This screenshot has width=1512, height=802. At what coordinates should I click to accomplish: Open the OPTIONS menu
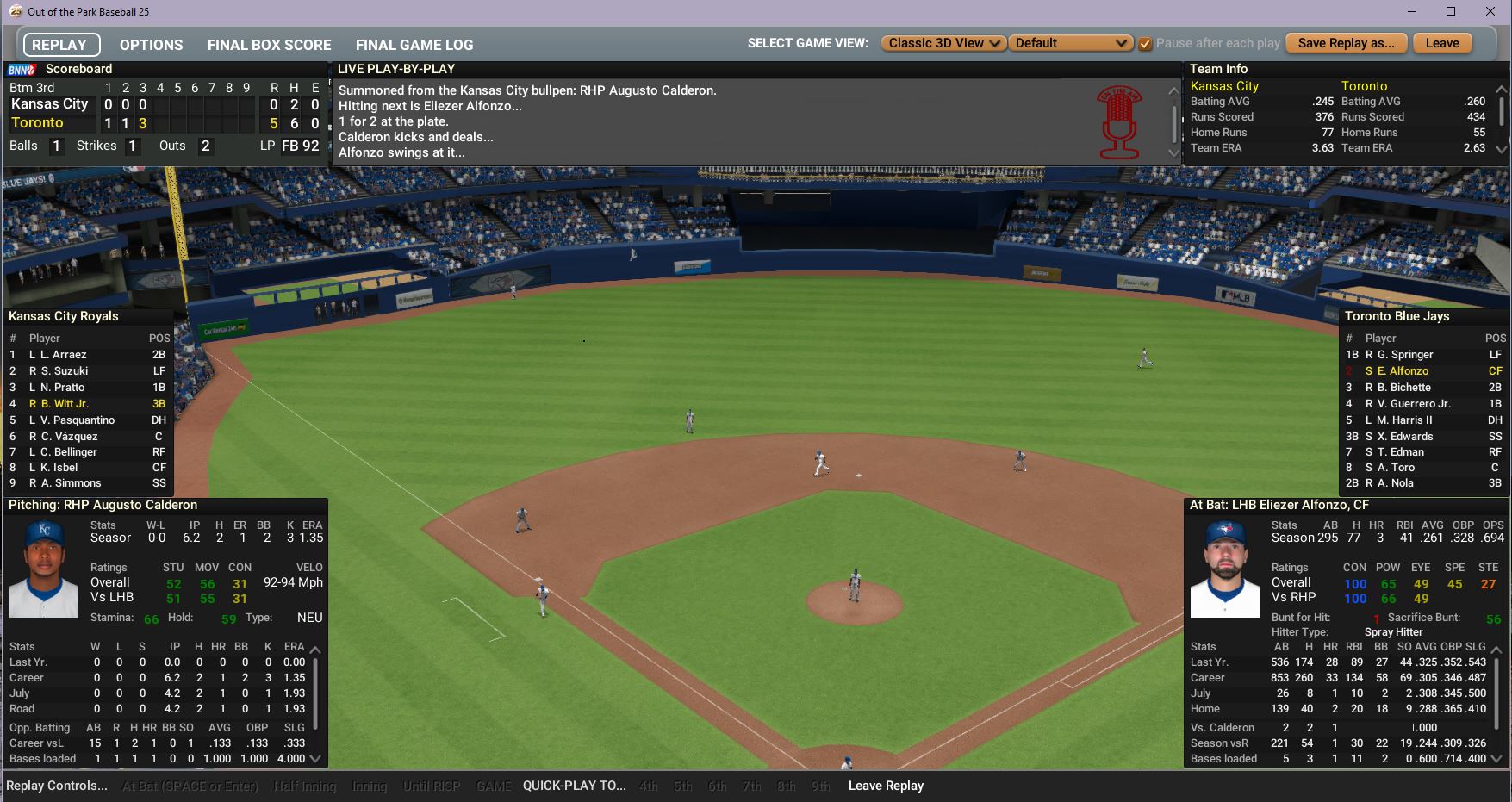[151, 45]
